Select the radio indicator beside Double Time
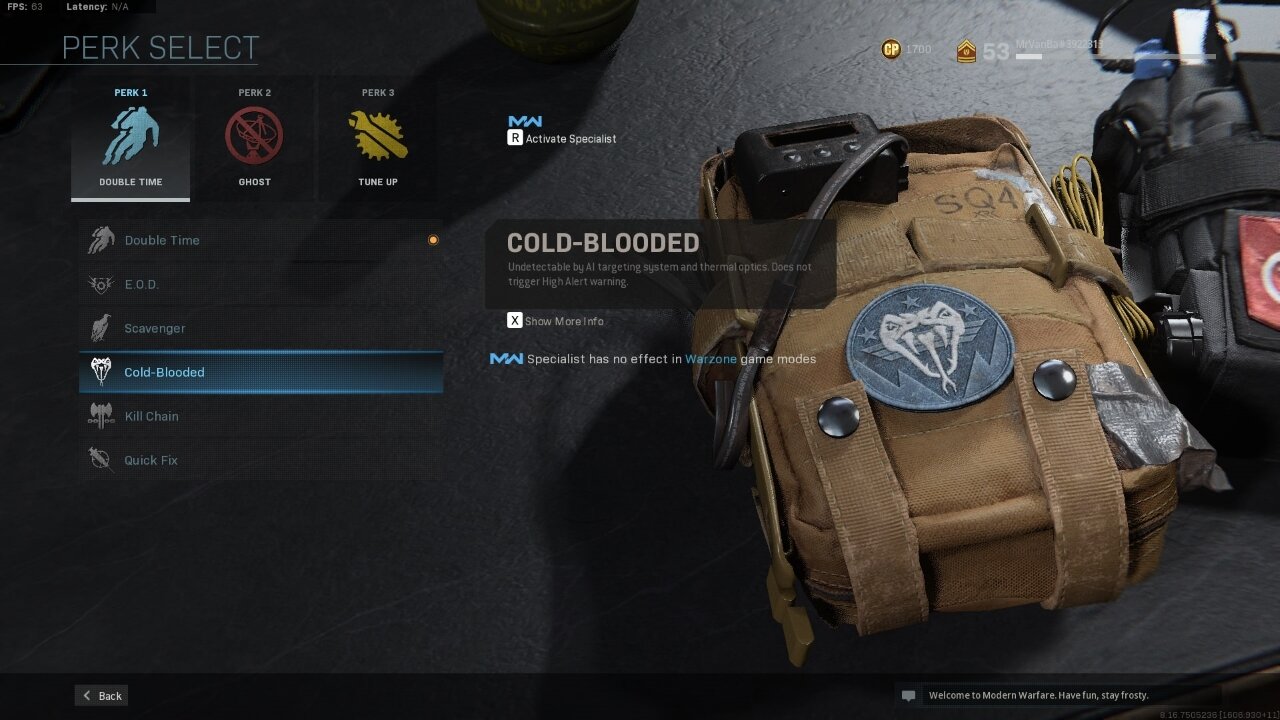 pos(433,239)
